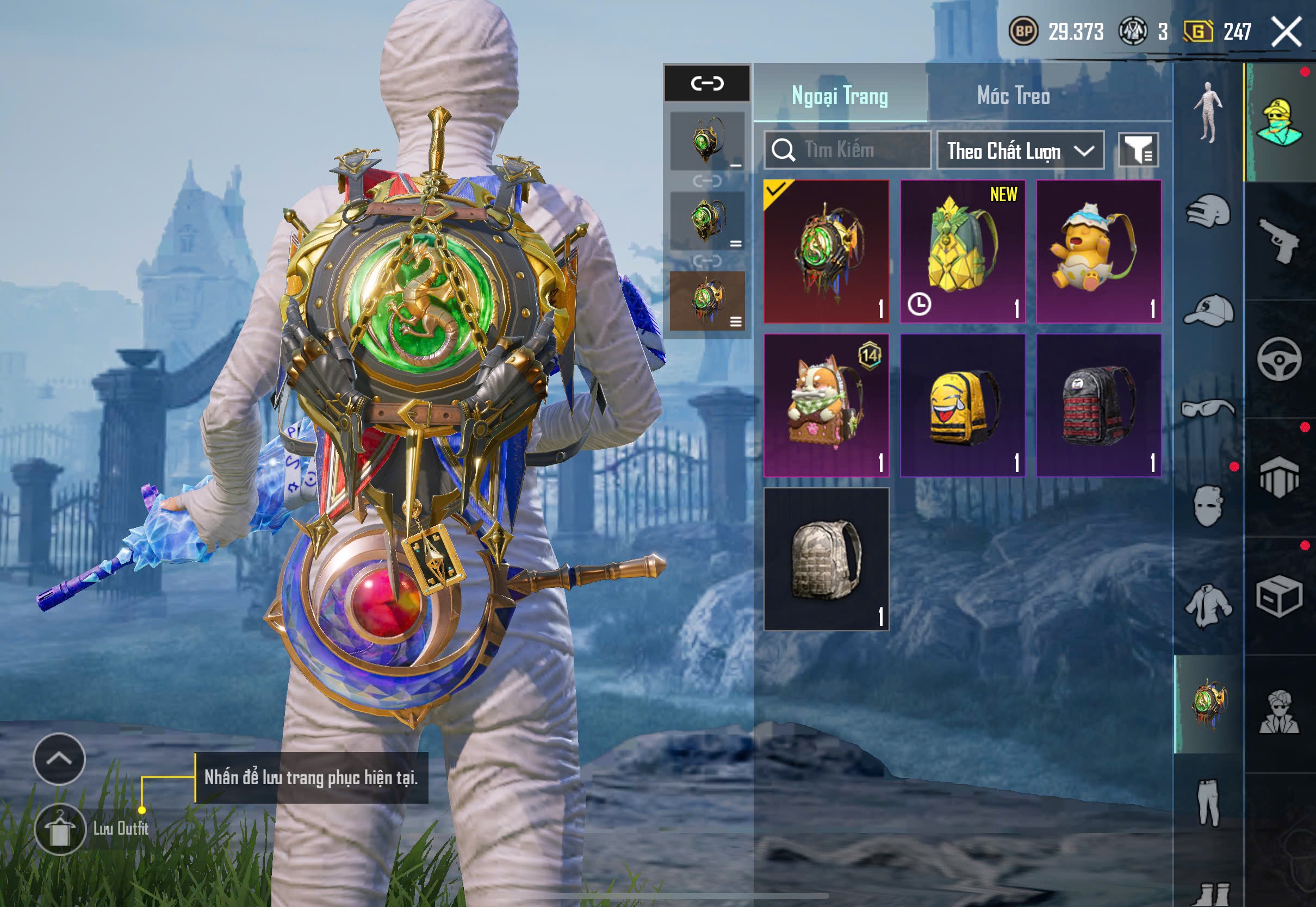The width and height of the screenshot is (1316, 907).
Task: Select the camo default backpack
Action: pos(826,558)
